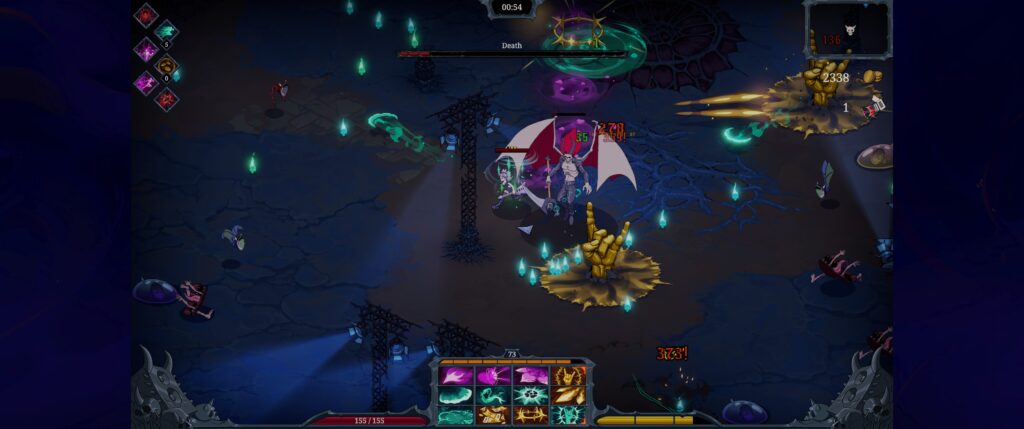The height and width of the screenshot is (429, 1024).
Task: Click the golden rubble ability icon
Action: [x=492, y=414]
